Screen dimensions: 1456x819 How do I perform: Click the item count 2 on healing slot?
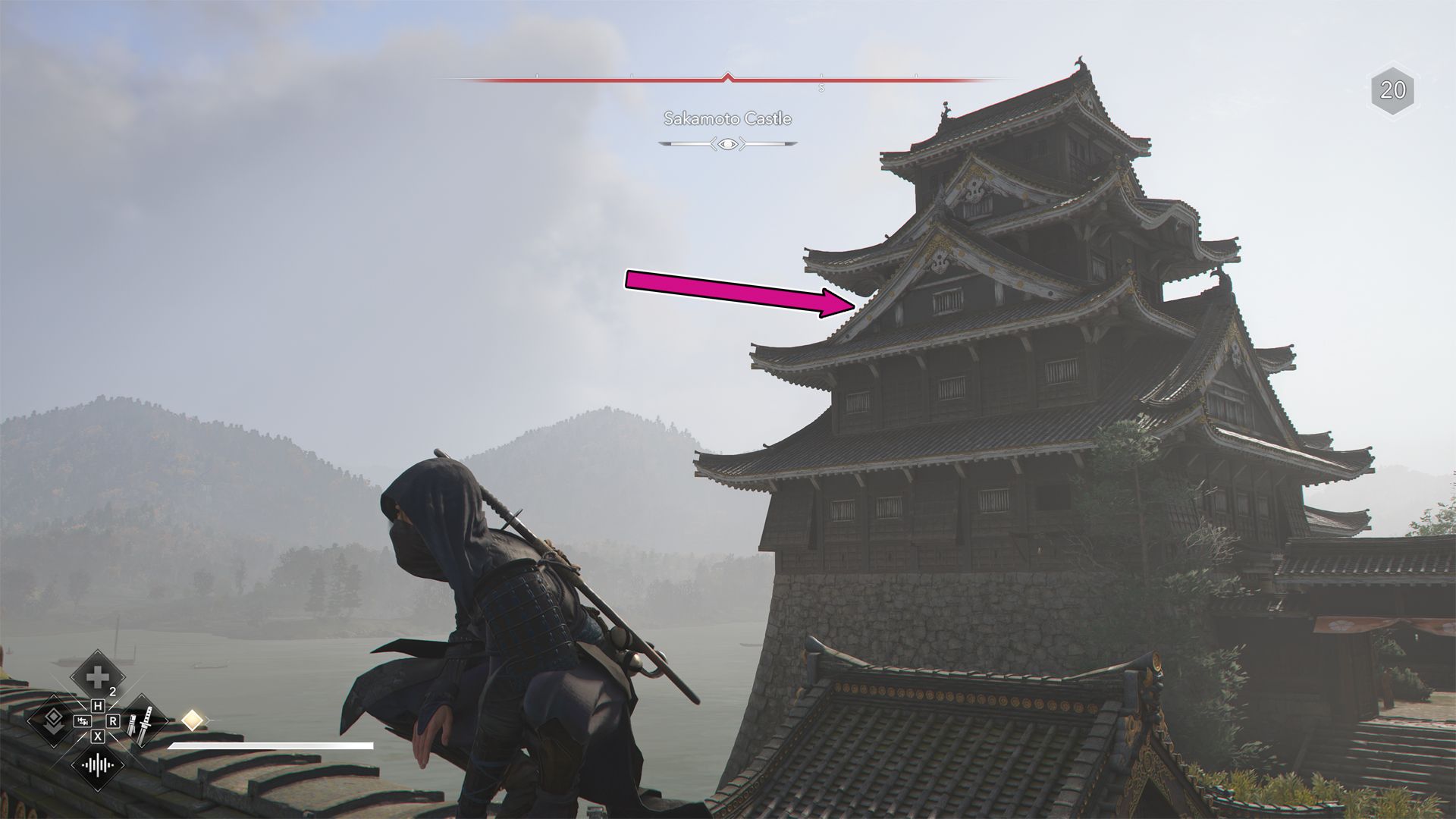113,690
